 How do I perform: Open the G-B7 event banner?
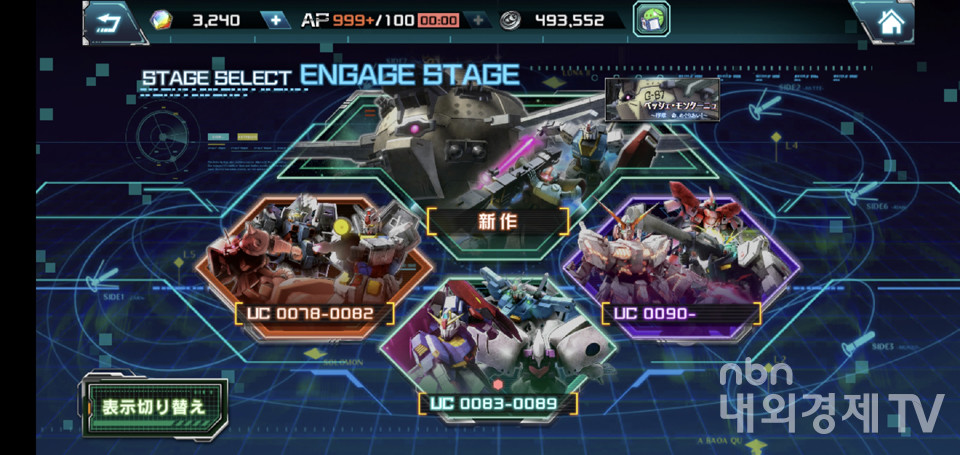point(662,101)
